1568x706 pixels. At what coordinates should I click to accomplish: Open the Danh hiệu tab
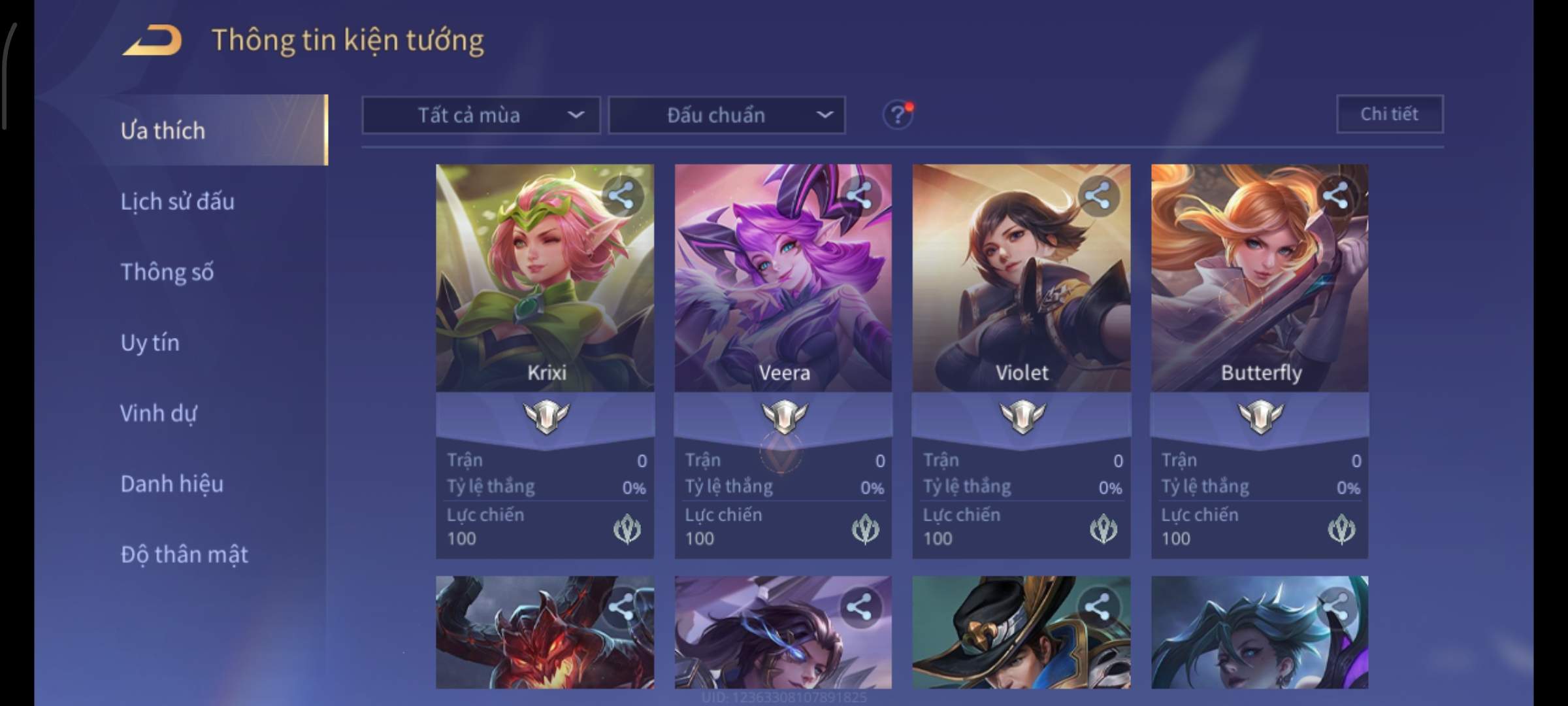click(172, 484)
